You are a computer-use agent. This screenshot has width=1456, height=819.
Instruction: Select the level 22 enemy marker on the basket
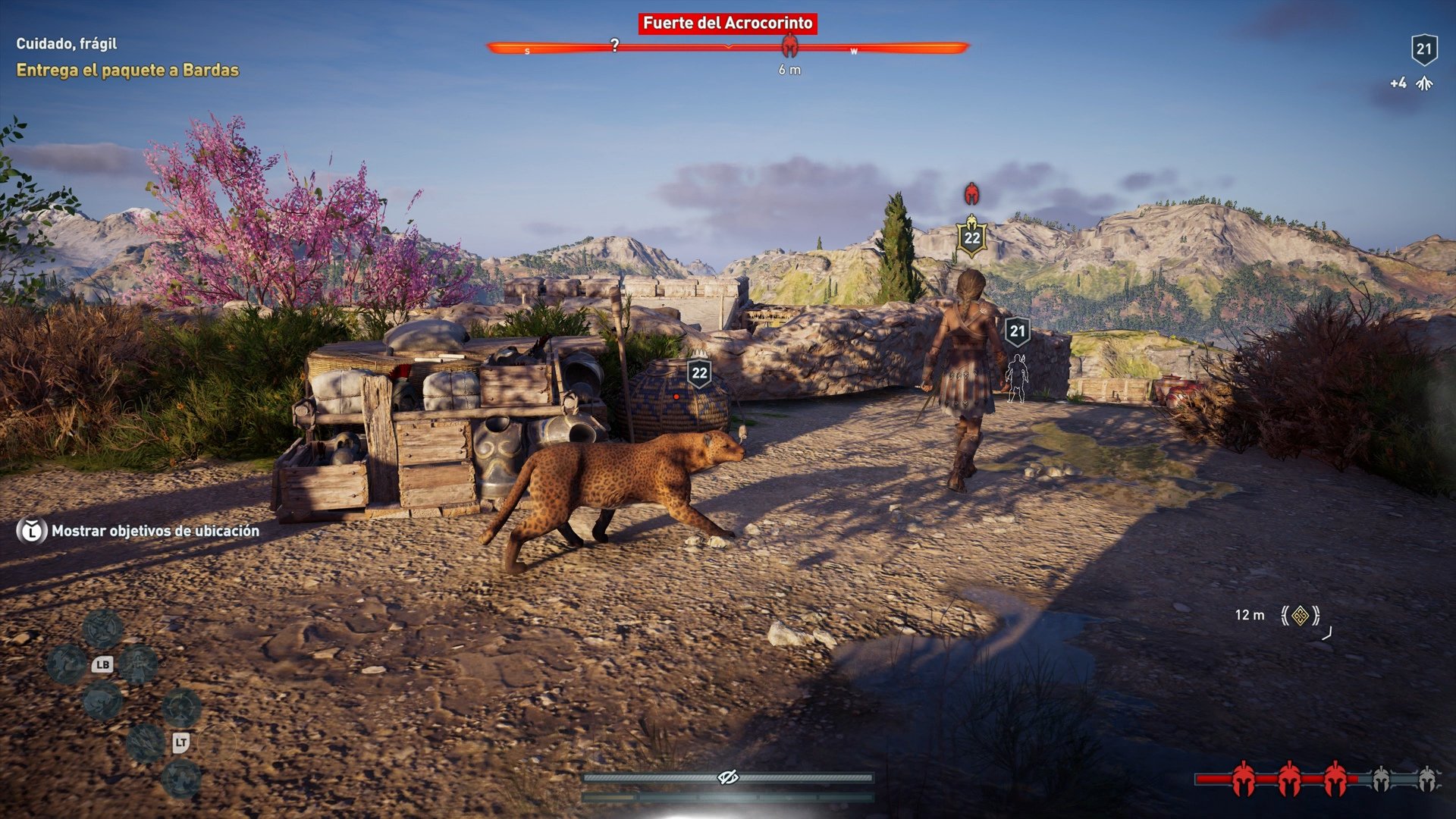pyautogui.click(x=699, y=371)
